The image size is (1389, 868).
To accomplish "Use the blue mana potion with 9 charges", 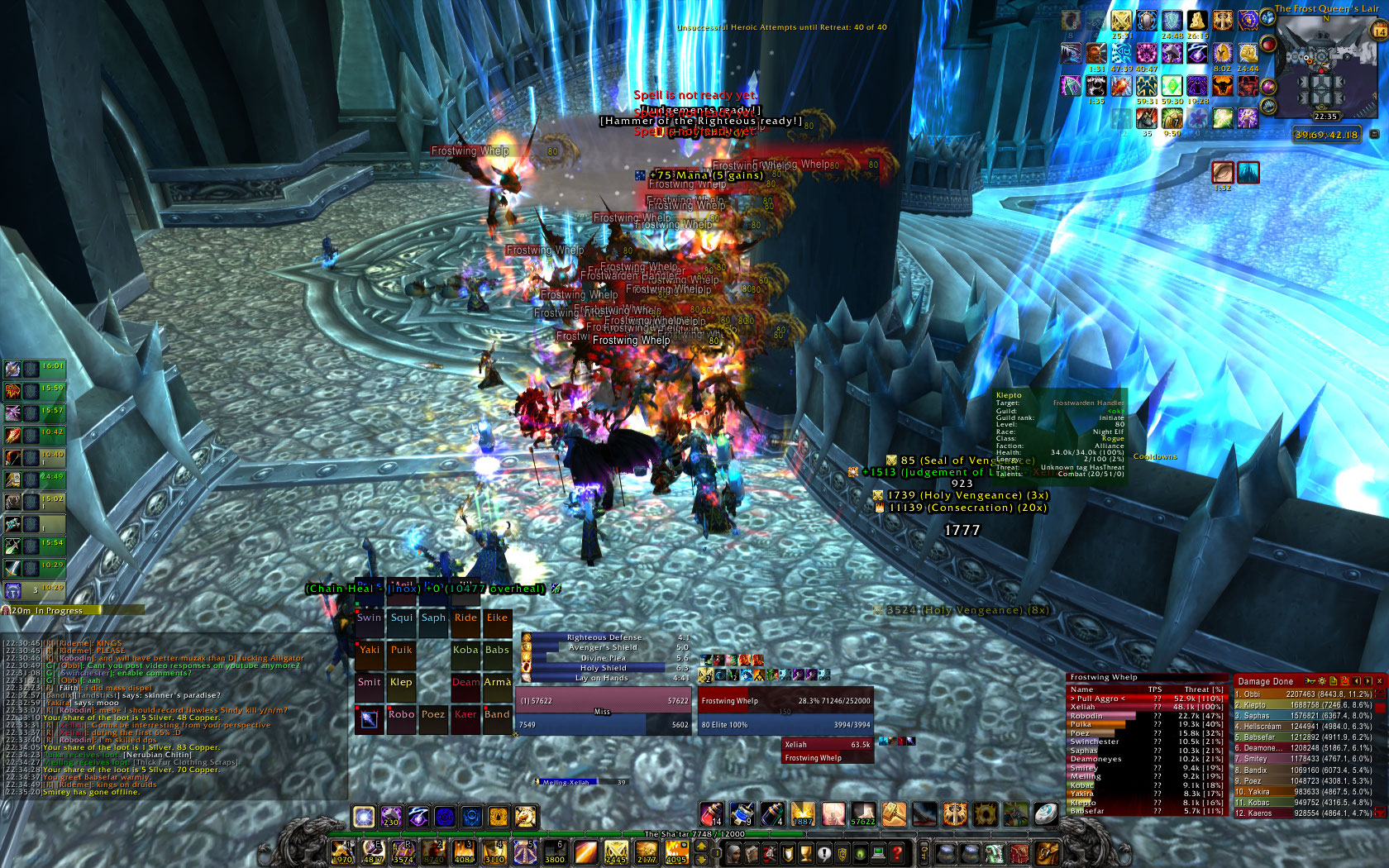I will (742, 814).
